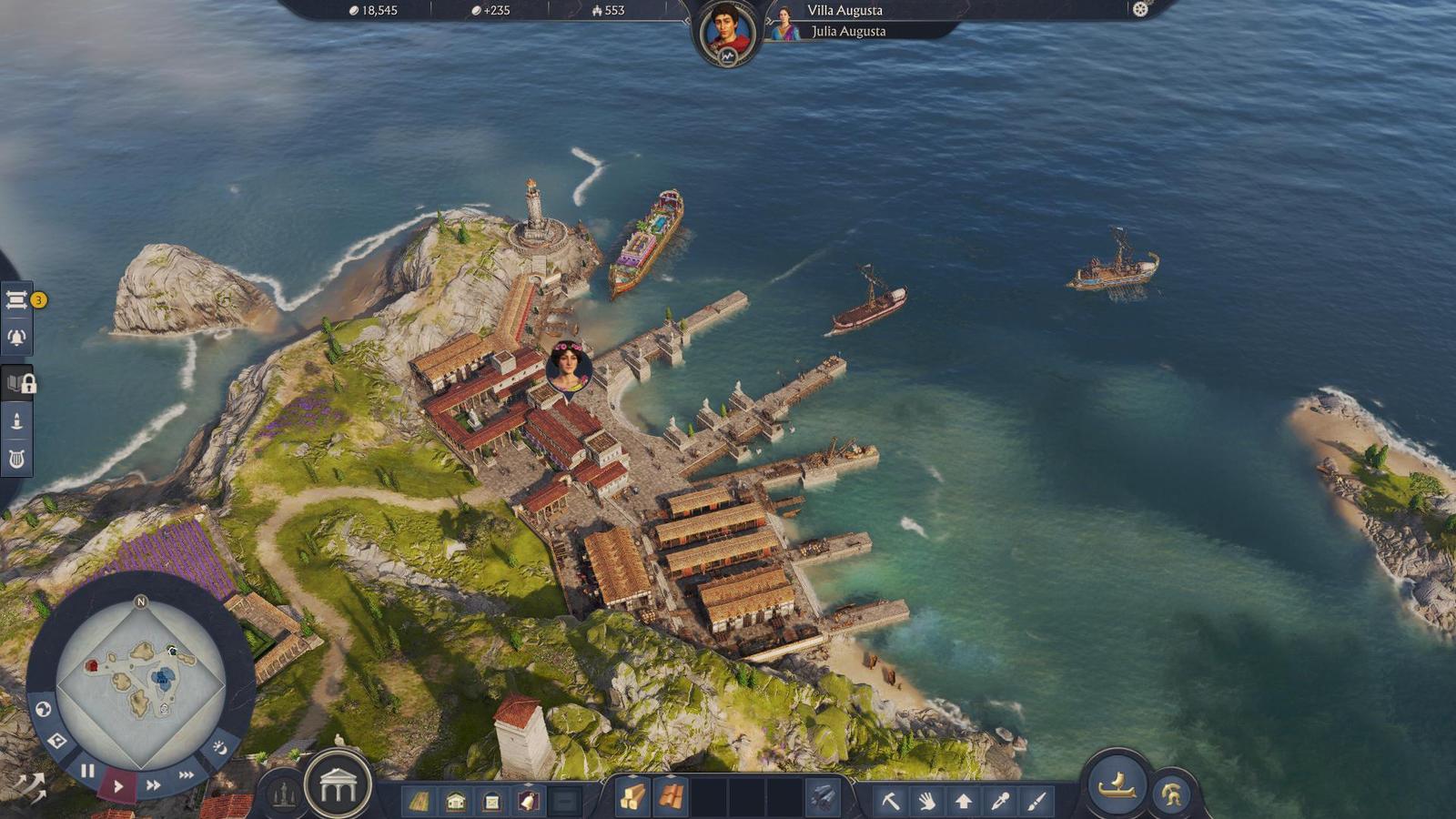Select the demolition pickaxe tool
This screenshot has width=1456, height=819.
point(892,802)
